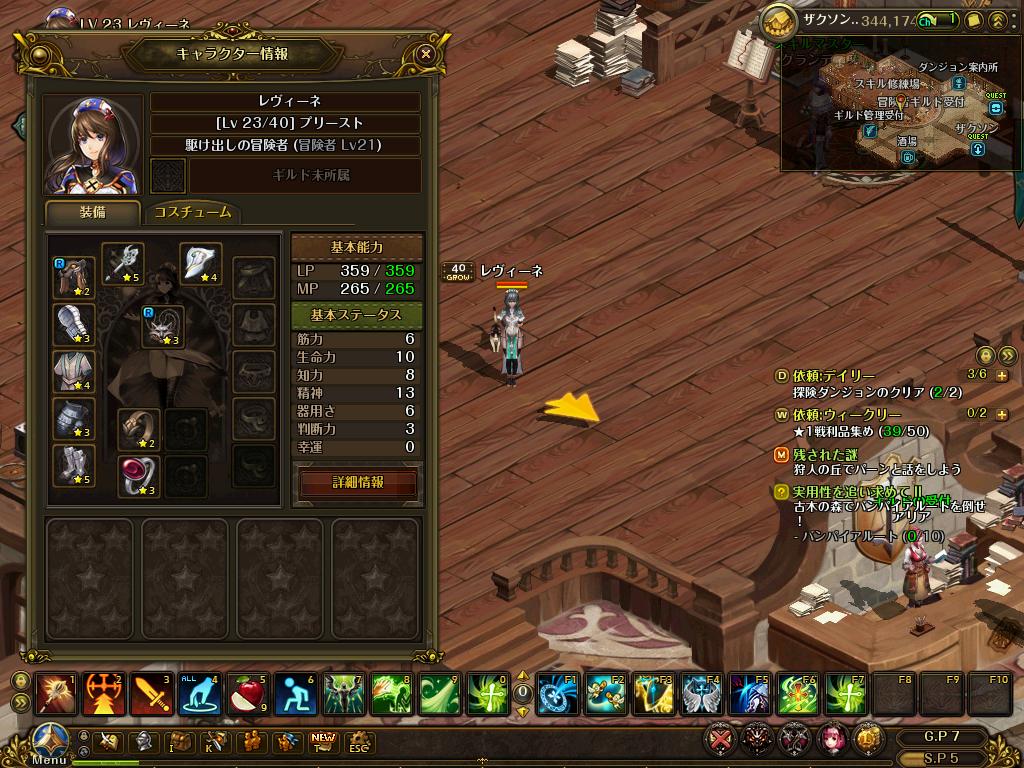Select the equipped 5-star mace weapon slot
The image size is (1024, 768).
pyautogui.click(x=123, y=264)
